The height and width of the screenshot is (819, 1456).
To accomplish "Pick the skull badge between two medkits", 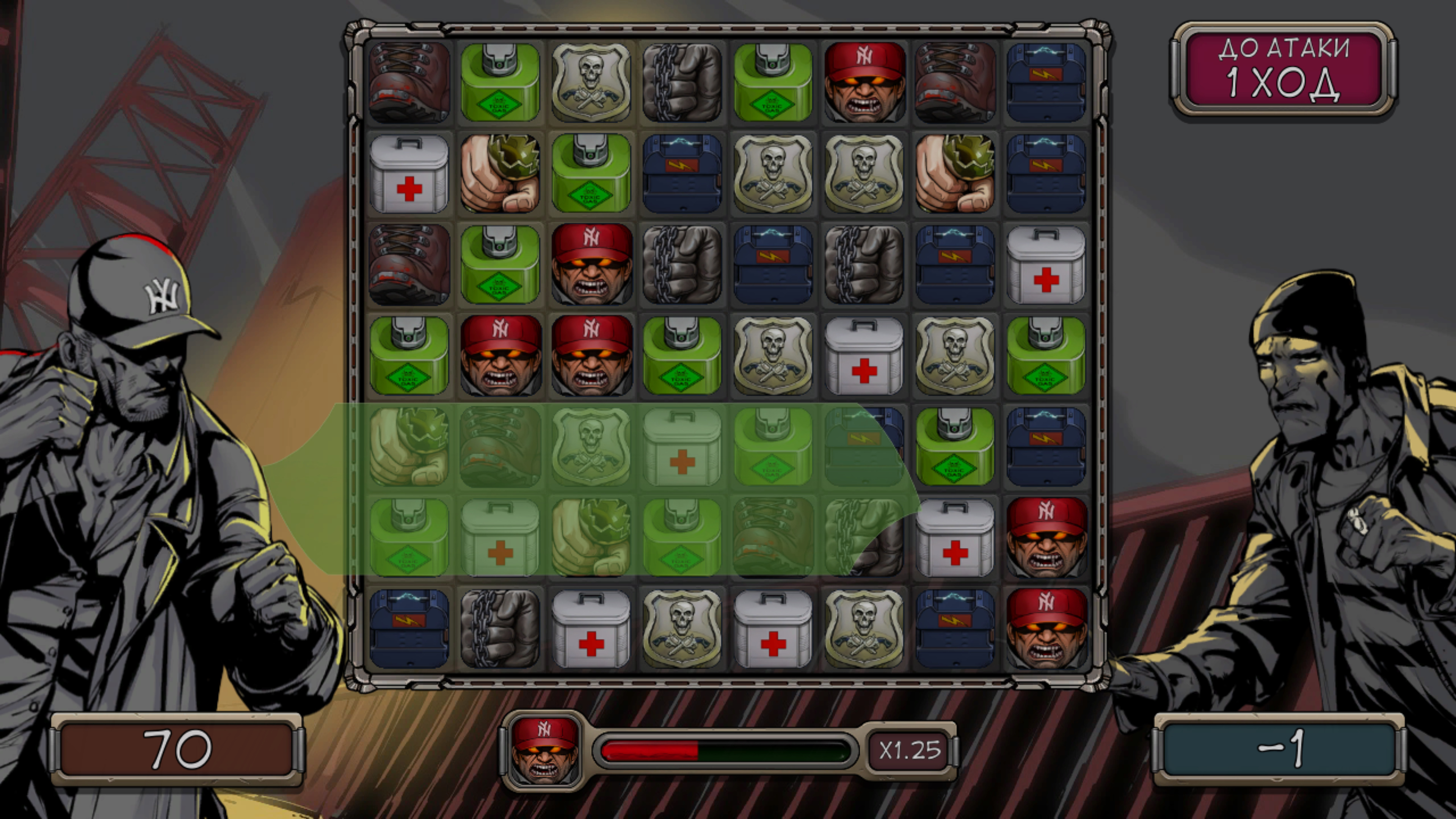I will [x=682, y=629].
